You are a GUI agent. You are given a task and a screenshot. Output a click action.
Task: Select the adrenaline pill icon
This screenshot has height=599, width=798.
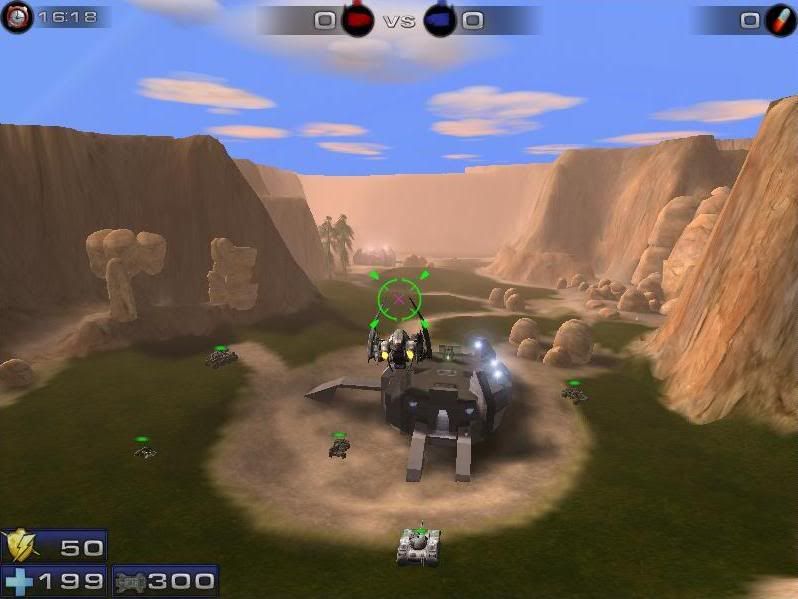pyautogui.click(x=780, y=20)
